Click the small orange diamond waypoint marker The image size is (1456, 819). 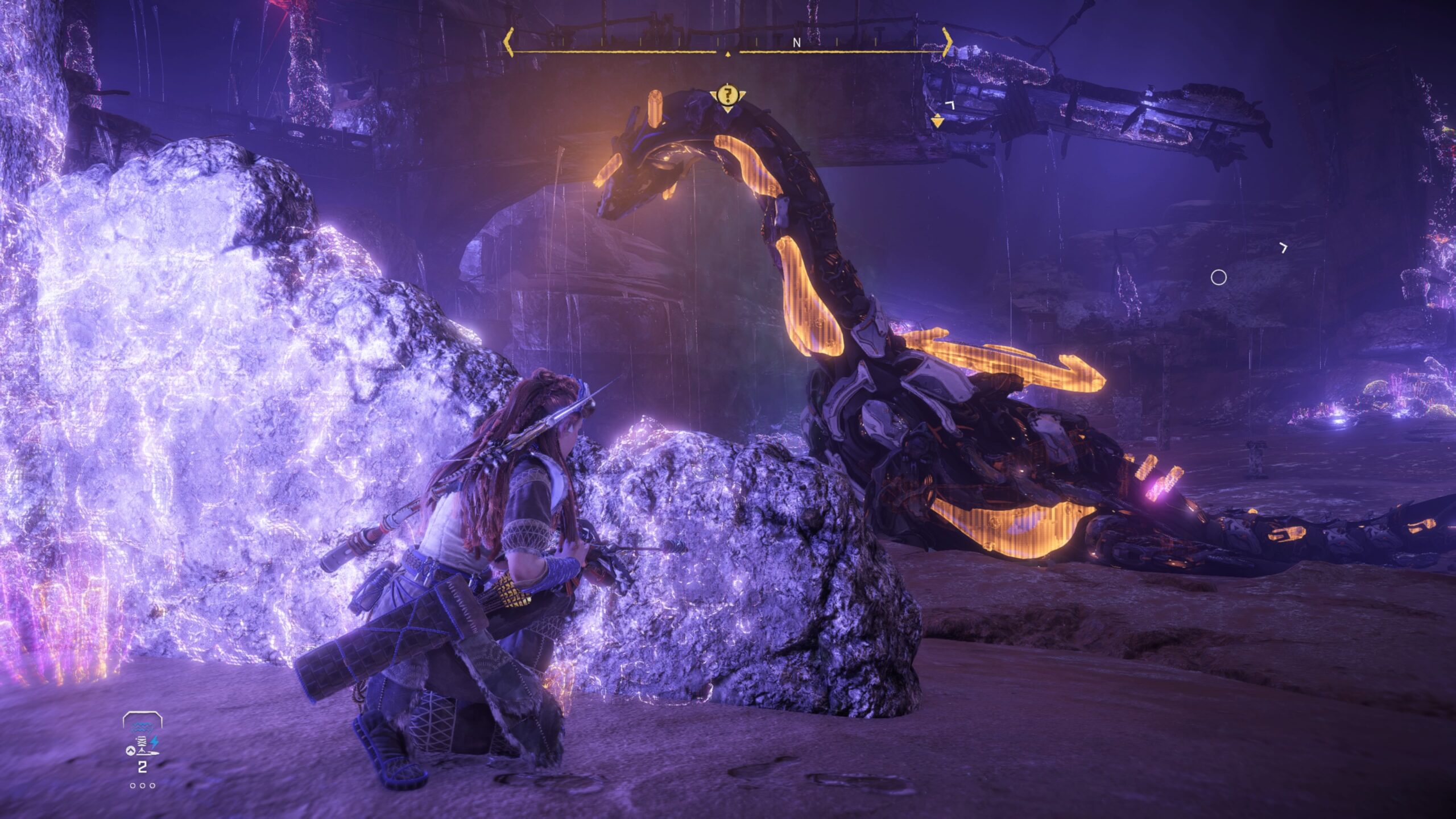pyautogui.click(x=937, y=121)
